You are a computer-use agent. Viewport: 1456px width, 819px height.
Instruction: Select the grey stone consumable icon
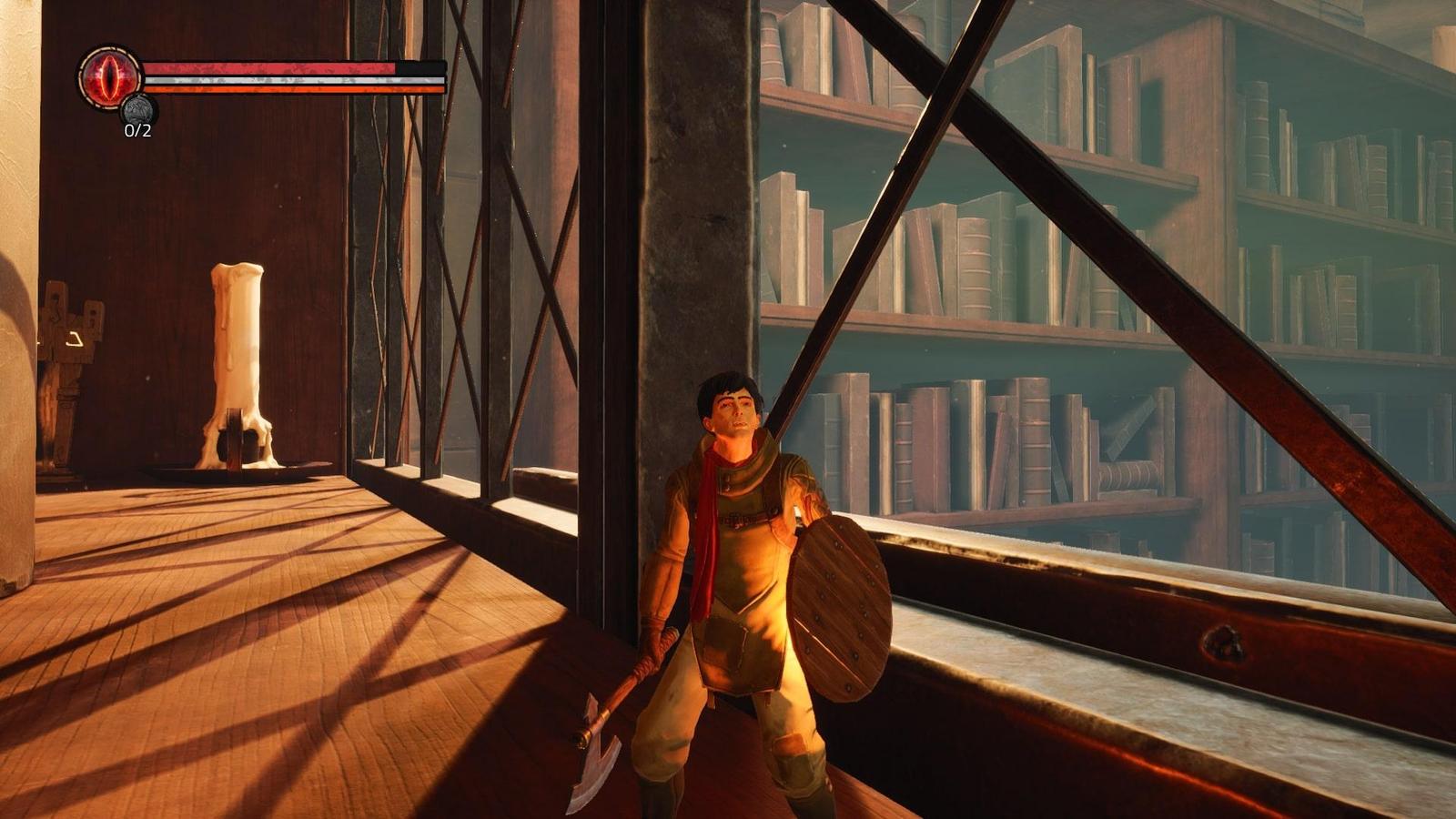pyautogui.click(x=139, y=110)
